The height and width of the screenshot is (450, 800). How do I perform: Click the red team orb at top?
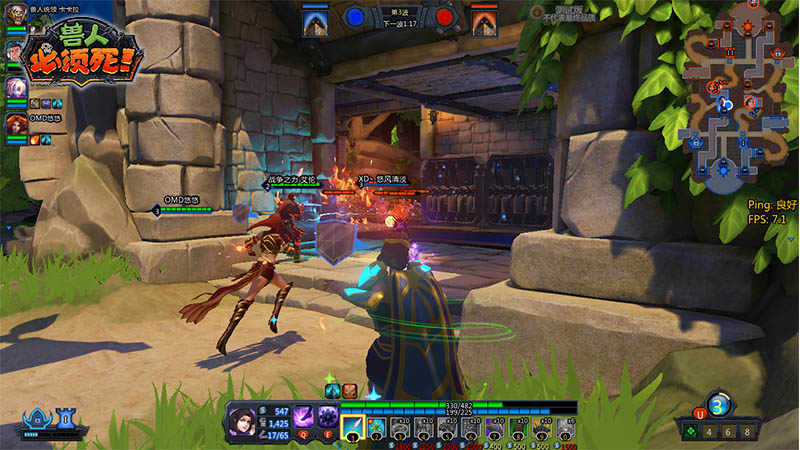[x=445, y=17]
